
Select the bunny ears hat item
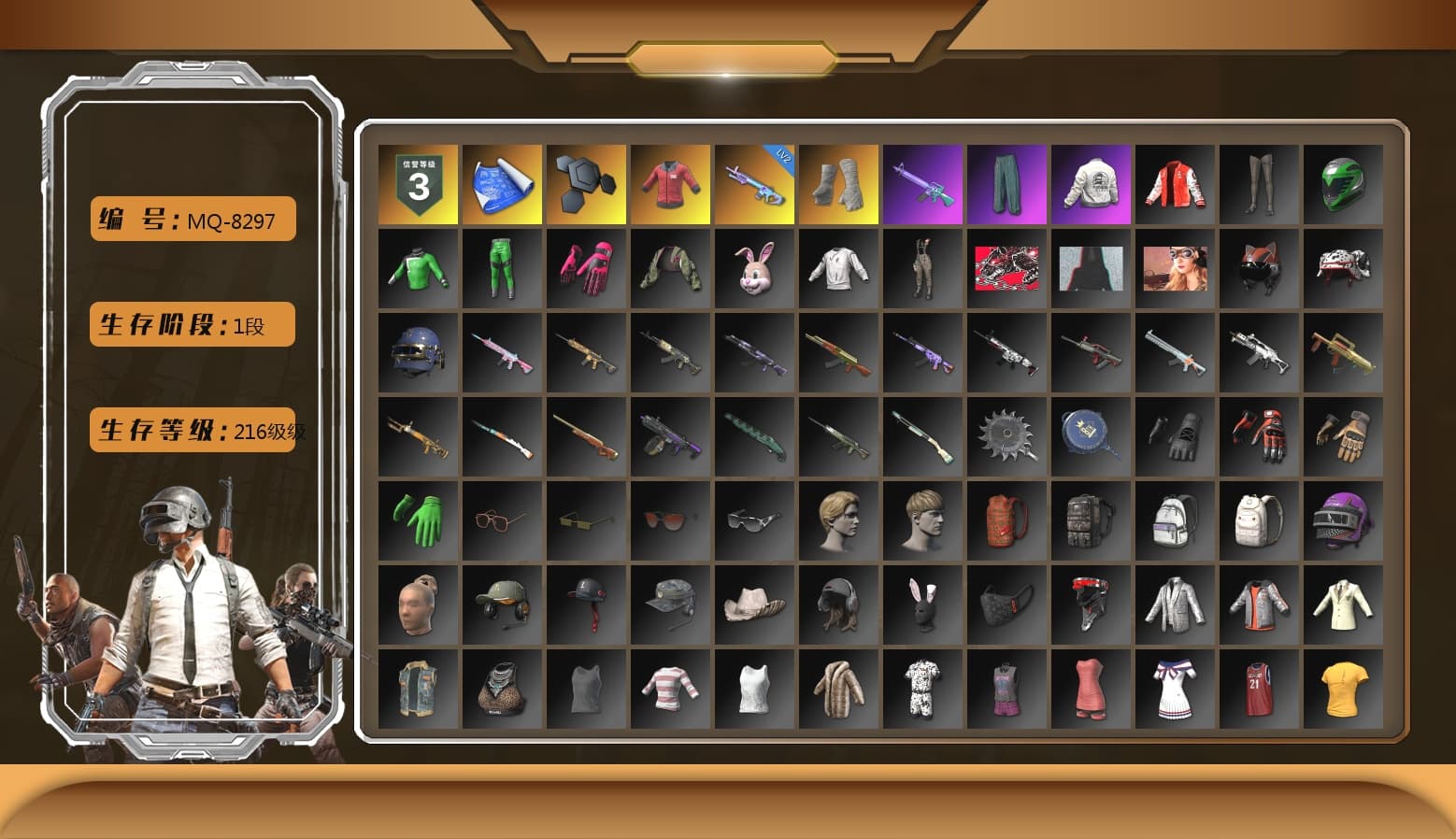tap(922, 604)
